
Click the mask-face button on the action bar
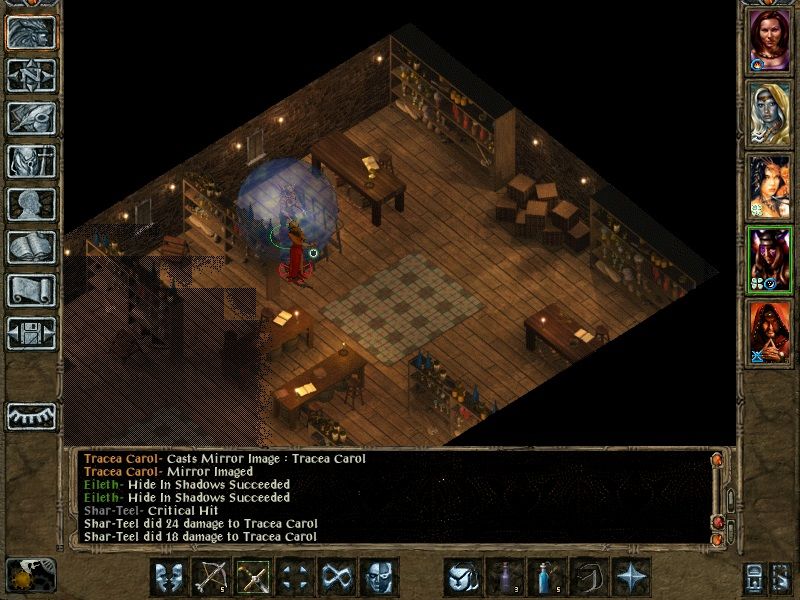[379, 577]
